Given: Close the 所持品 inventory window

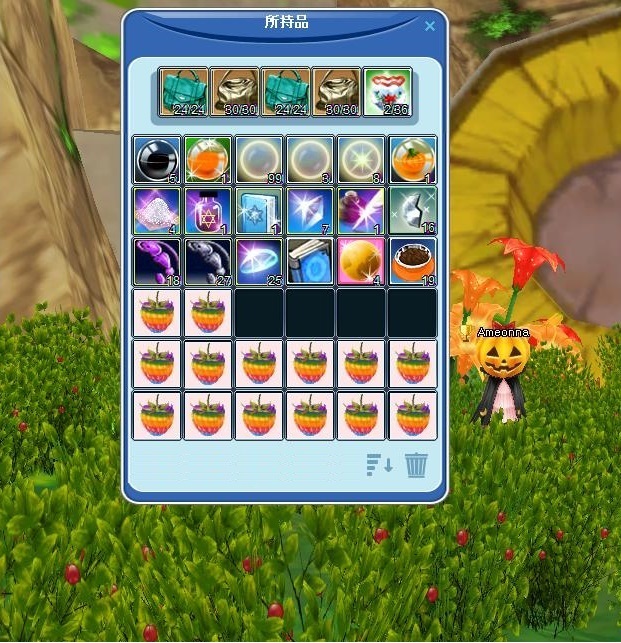Looking at the screenshot, I should (430, 26).
